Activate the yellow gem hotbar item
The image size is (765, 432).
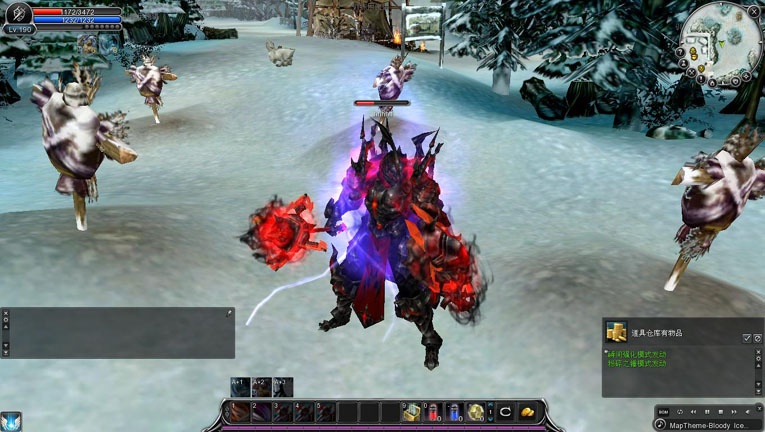click(476, 411)
